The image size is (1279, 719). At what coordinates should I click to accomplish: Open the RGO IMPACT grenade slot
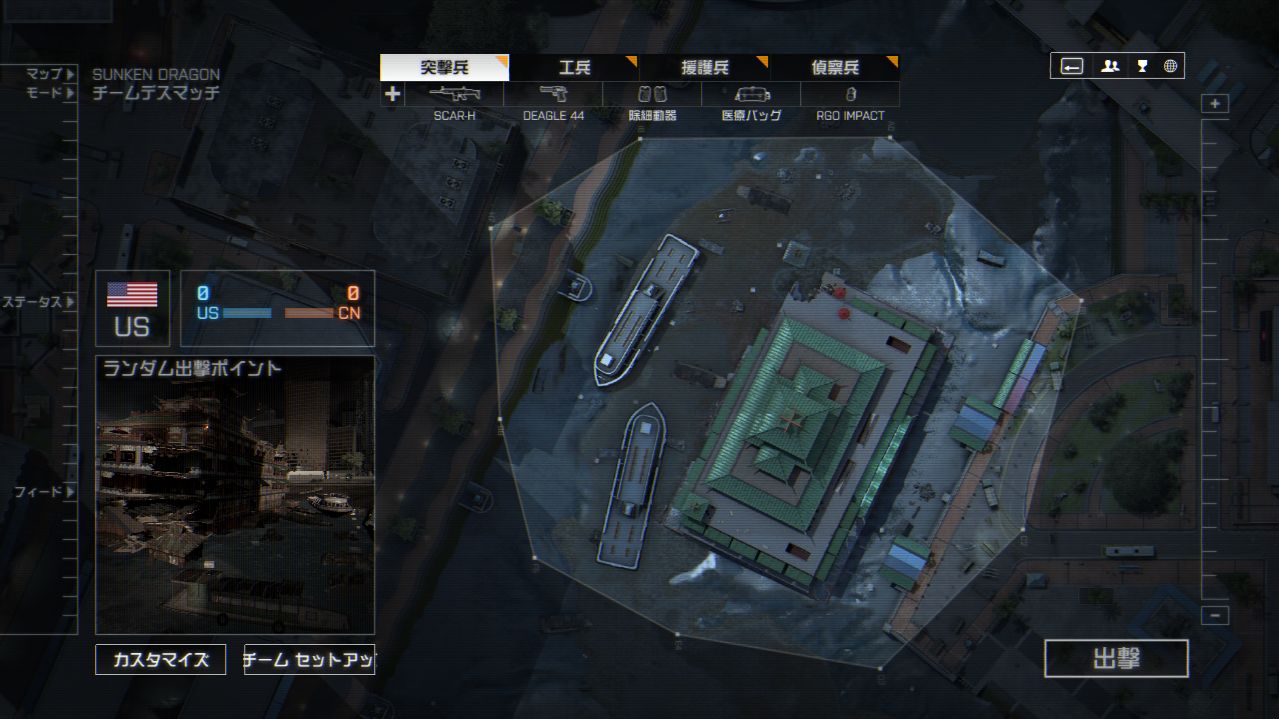[x=850, y=95]
